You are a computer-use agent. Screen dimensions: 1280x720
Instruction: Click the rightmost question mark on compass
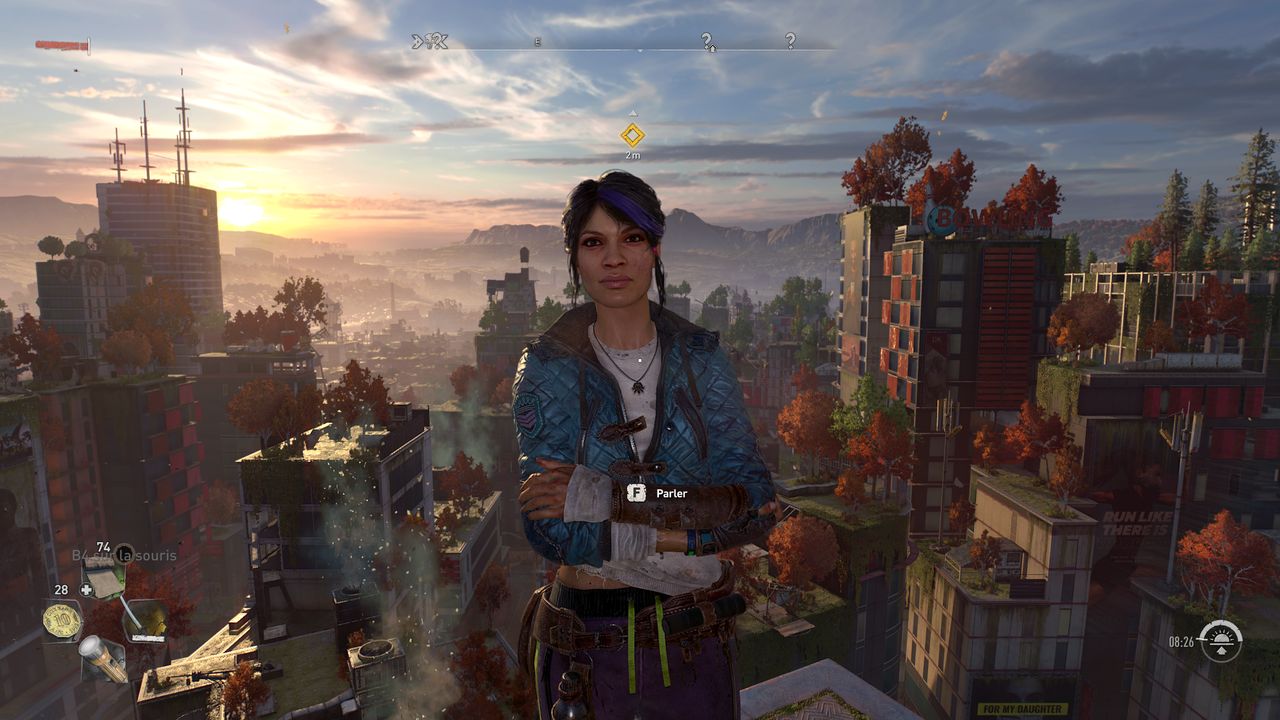pos(790,41)
